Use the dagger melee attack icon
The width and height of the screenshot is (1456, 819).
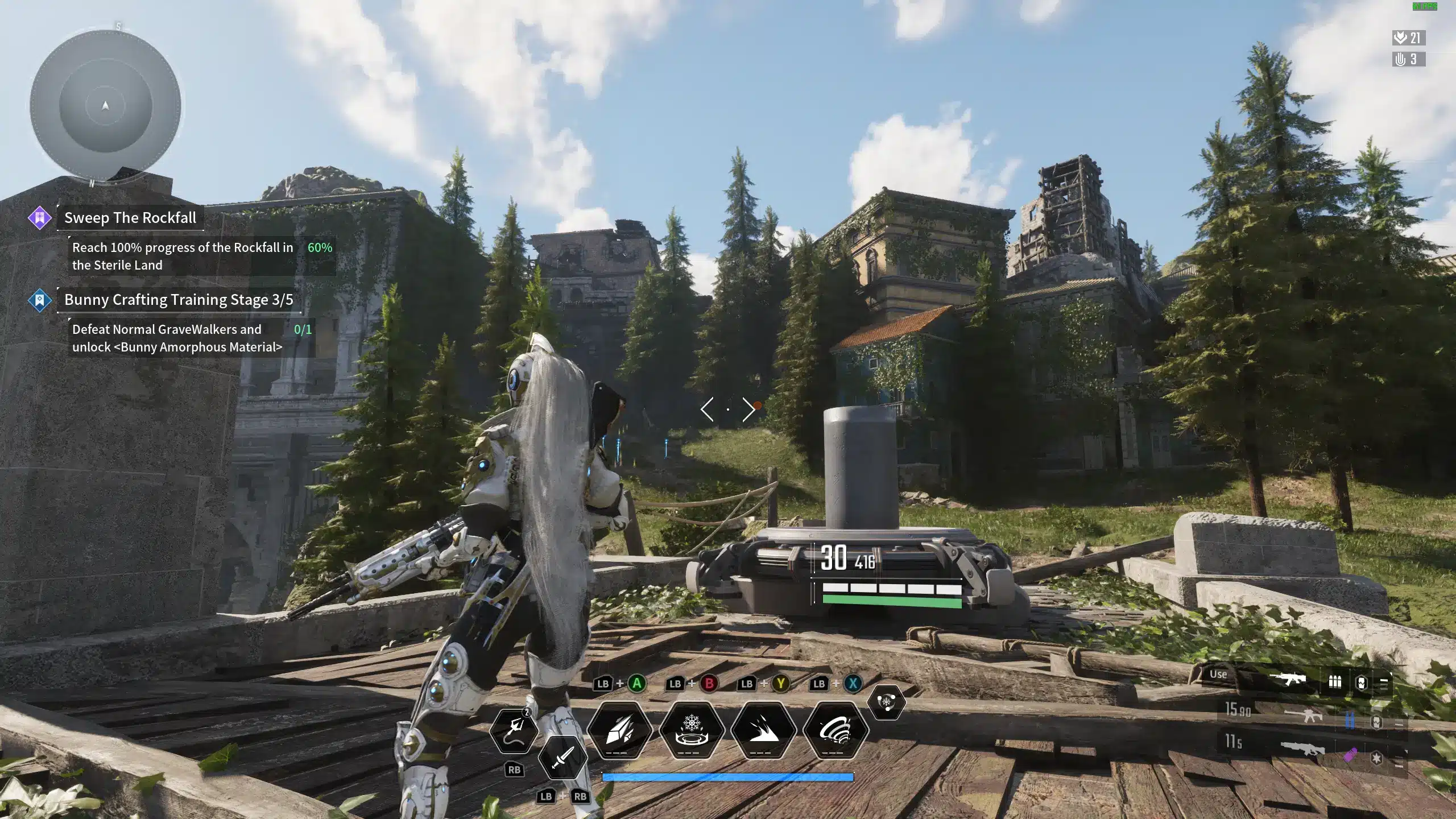point(562,757)
